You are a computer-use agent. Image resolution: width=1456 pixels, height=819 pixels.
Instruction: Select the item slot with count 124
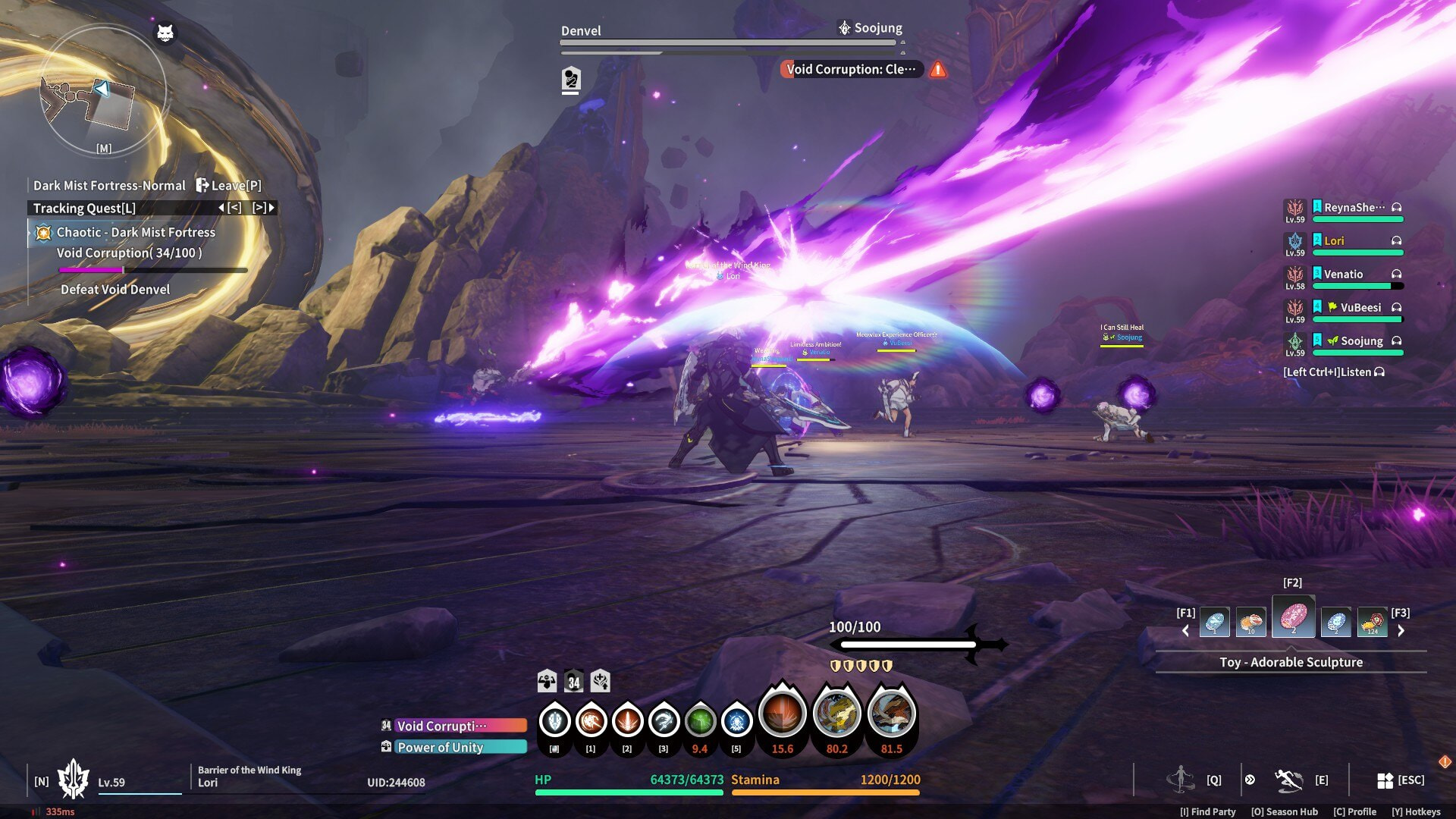[1372, 623]
